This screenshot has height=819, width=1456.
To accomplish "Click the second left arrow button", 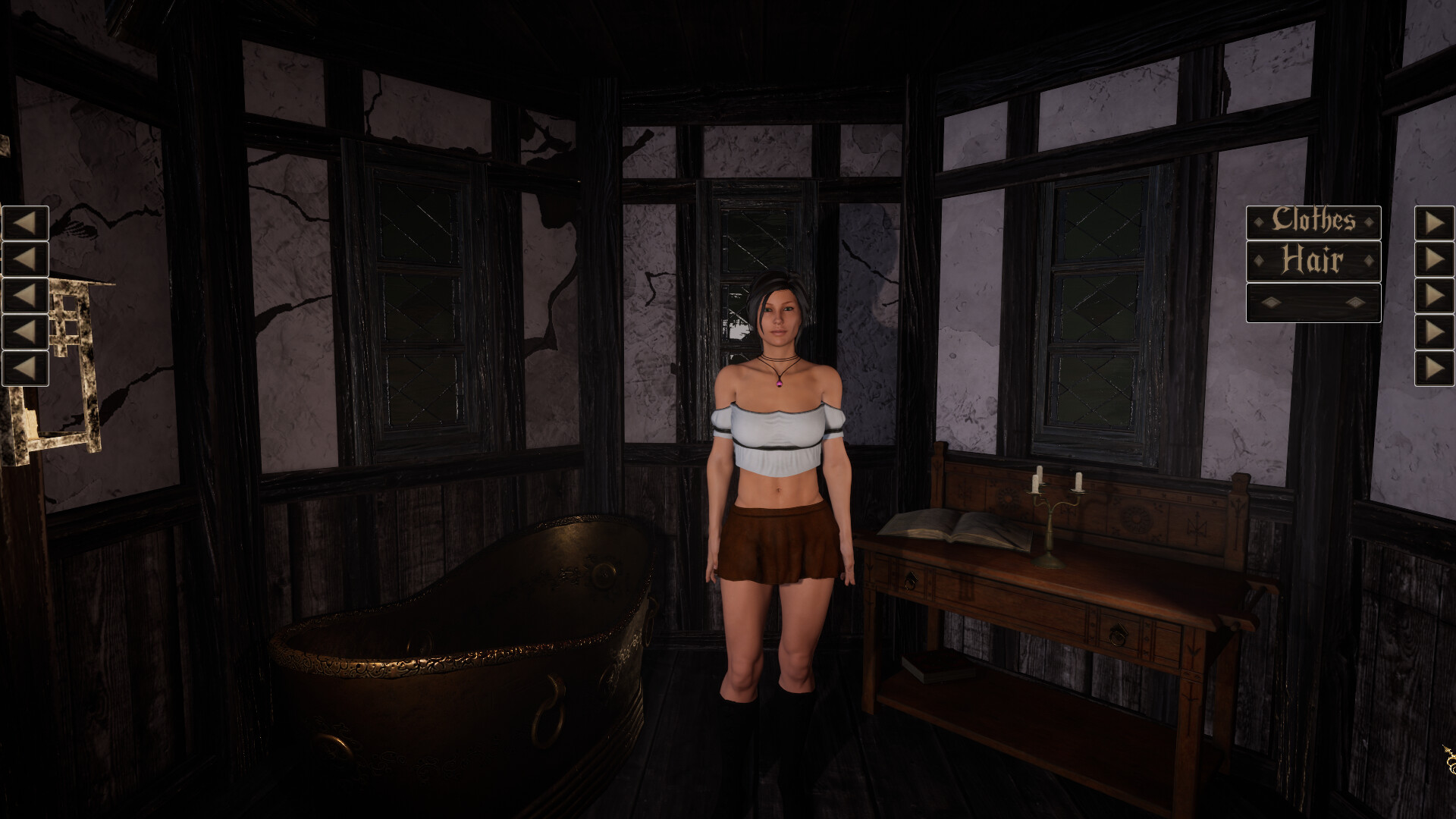I will 25,259.
